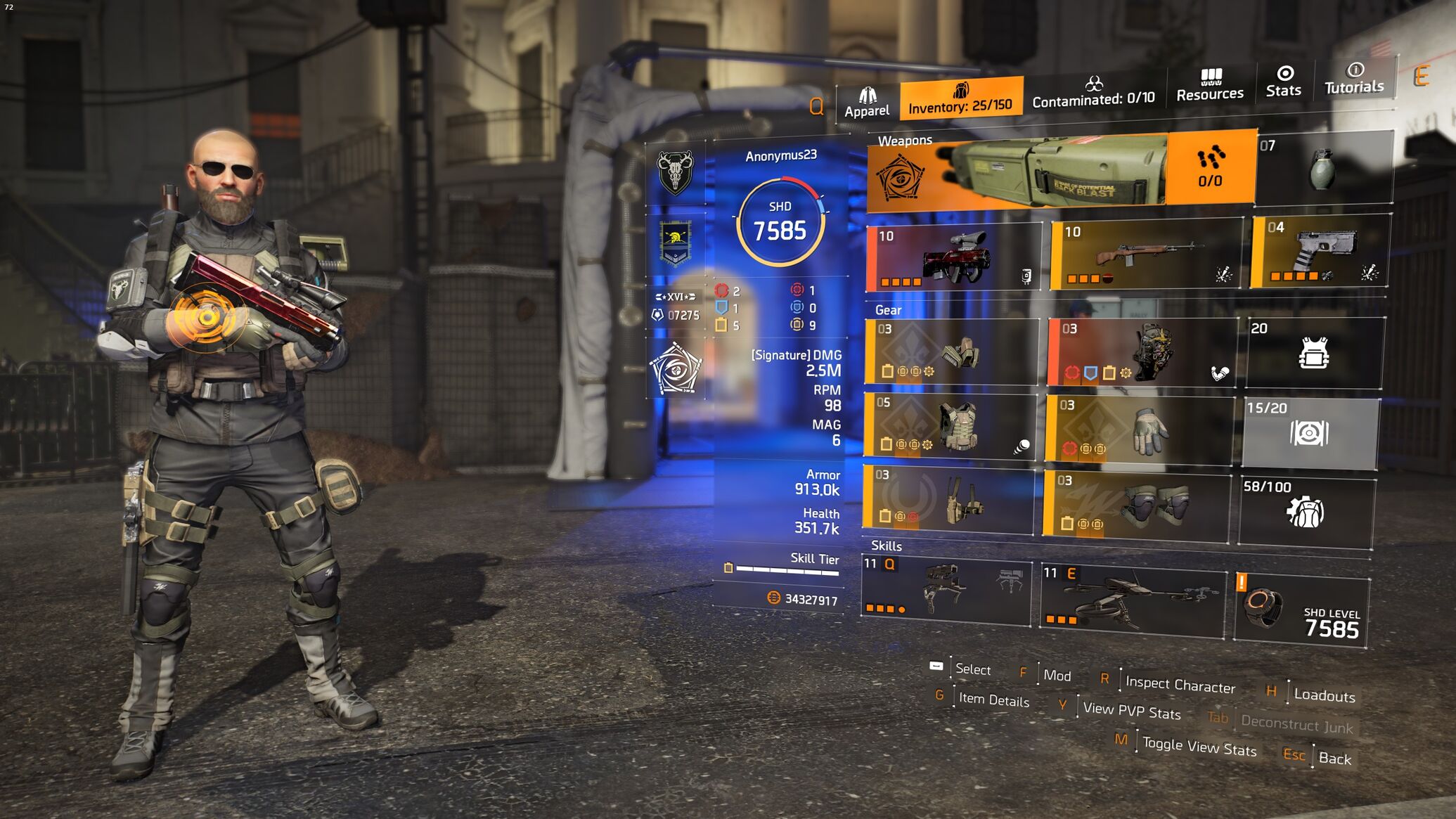Screen dimensions: 1456x819
Task: Open the Contaminated 0/10 tab
Action: click(1093, 93)
